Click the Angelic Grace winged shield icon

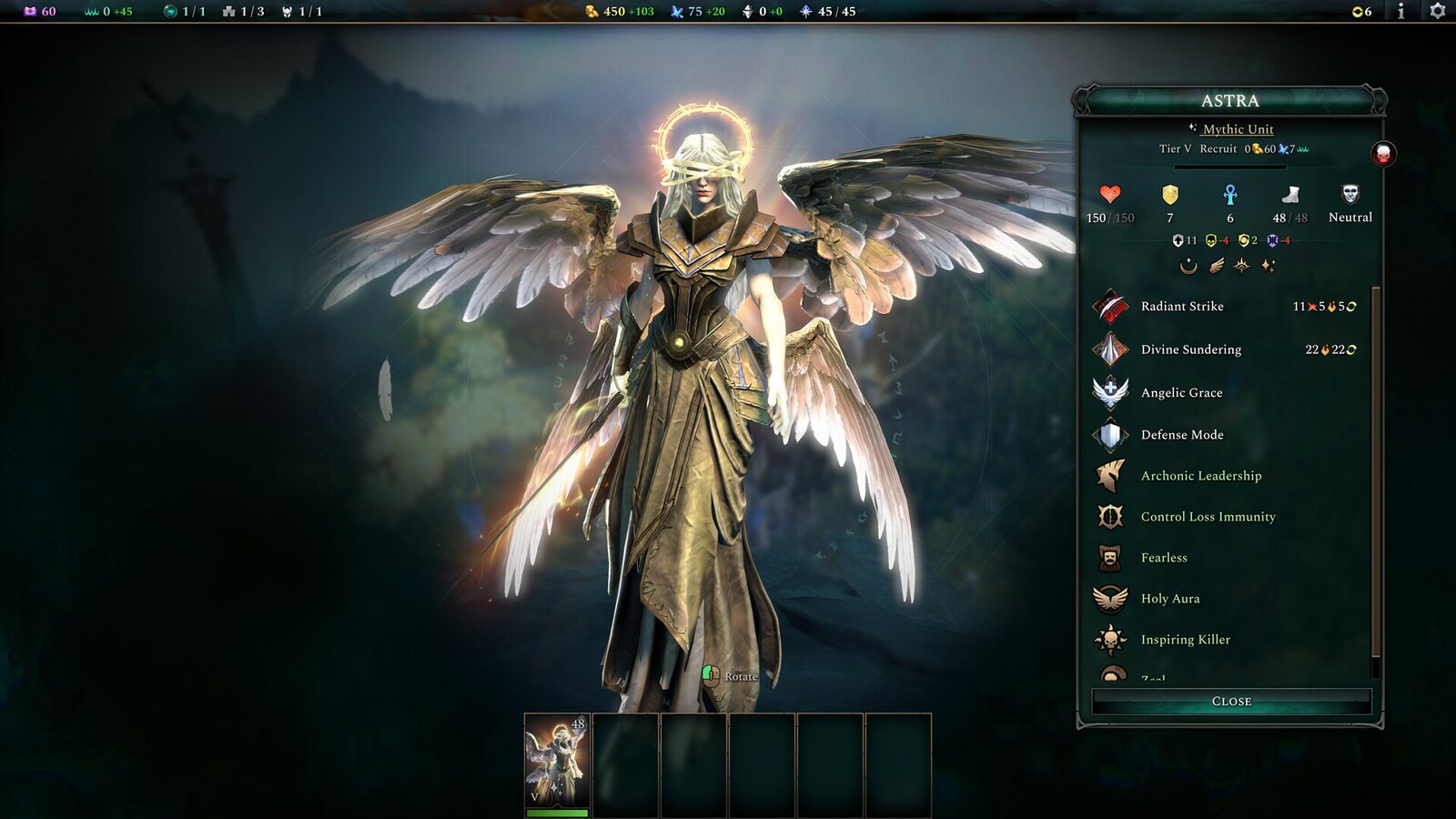(x=1110, y=392)
